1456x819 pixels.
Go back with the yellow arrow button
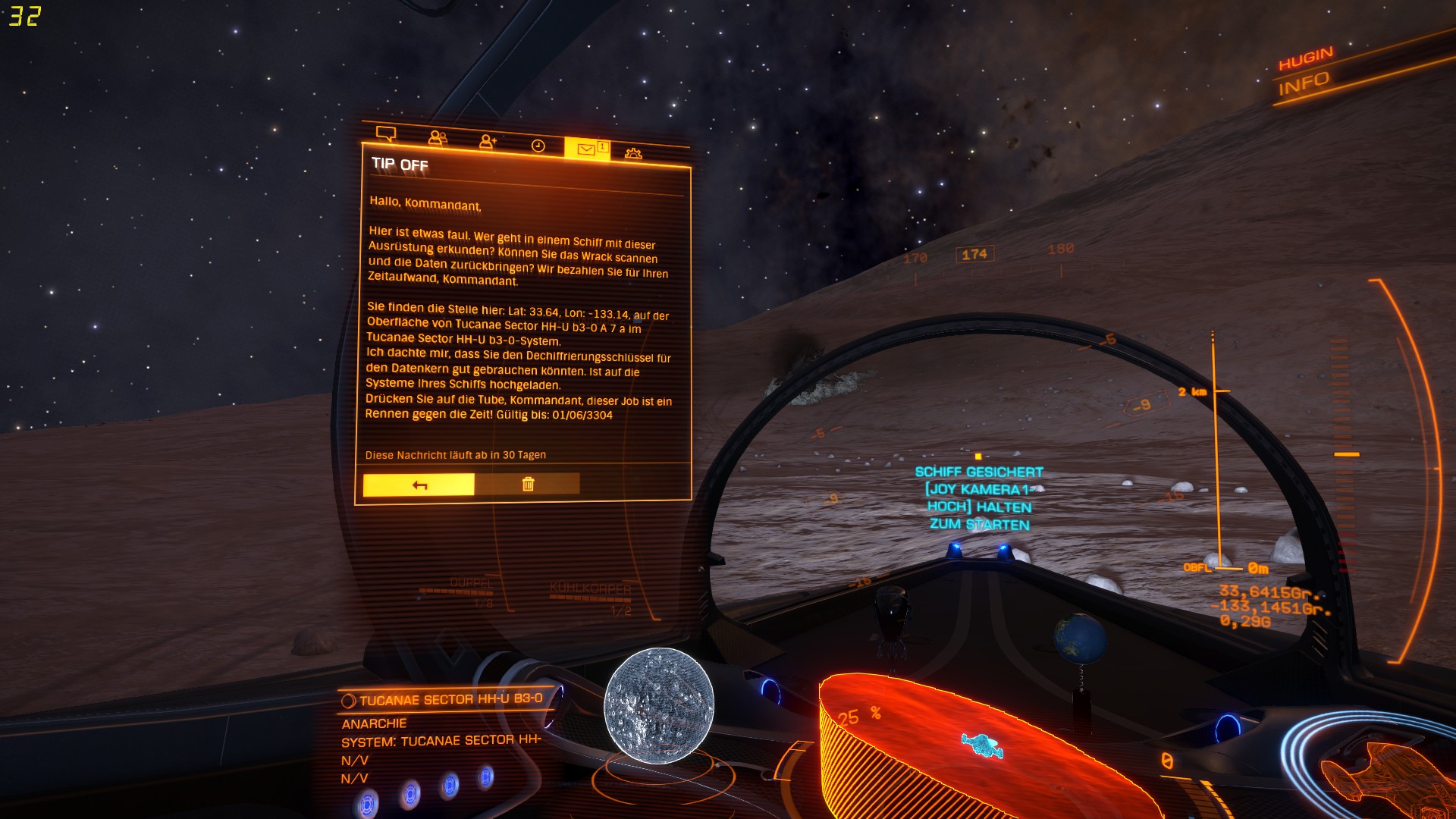click(x=419, y=485)
